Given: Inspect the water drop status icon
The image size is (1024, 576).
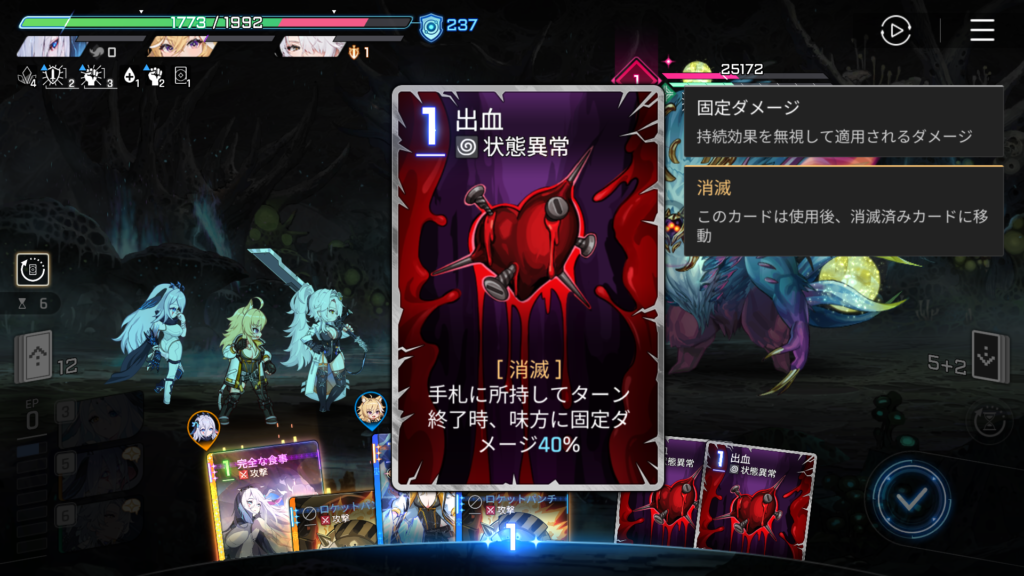Looking at the screenshot, I should pyautogui.click(x=128, y=75).
